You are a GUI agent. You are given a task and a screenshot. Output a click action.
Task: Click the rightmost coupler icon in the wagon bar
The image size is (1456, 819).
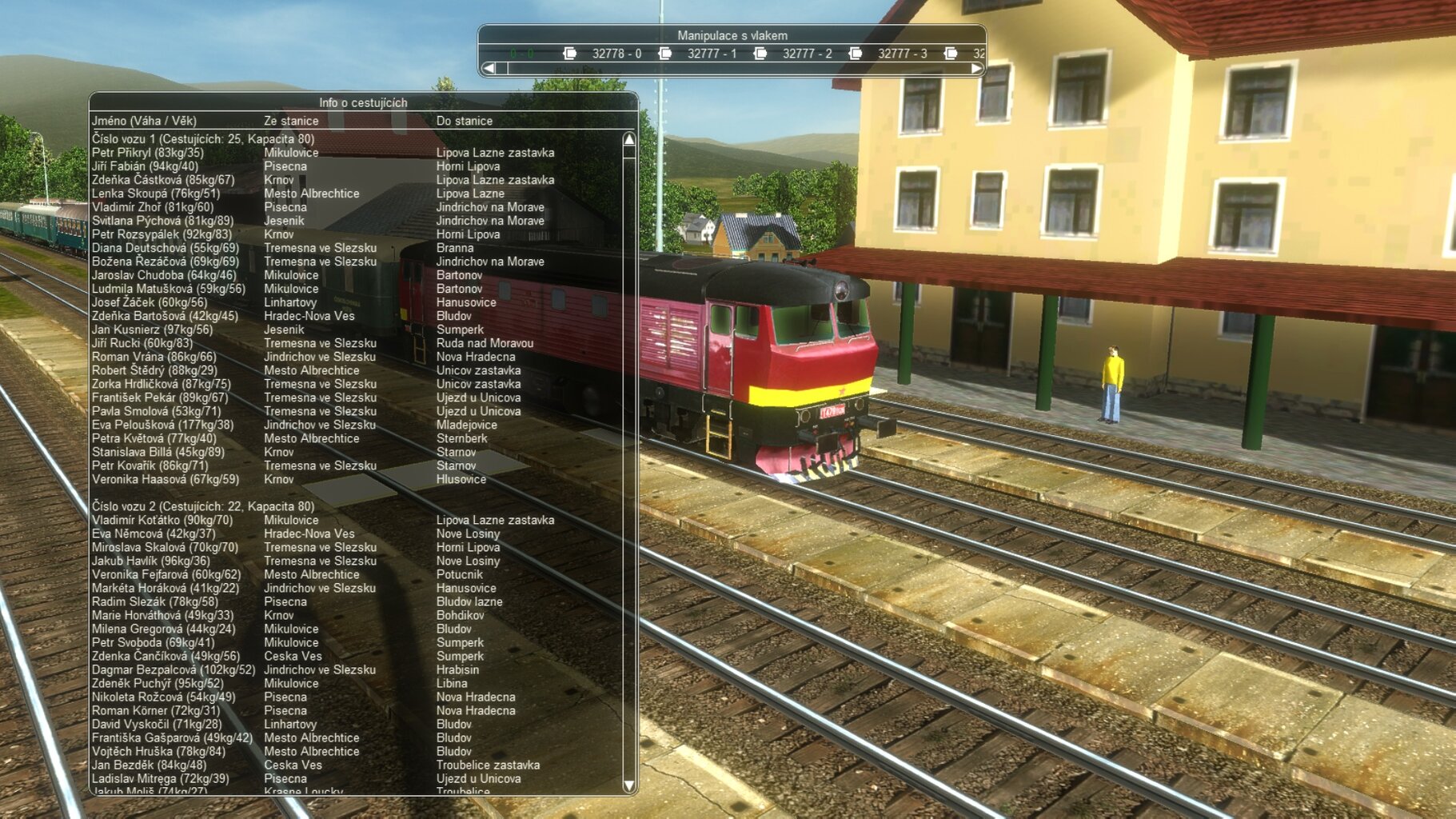tap(950, 54)
